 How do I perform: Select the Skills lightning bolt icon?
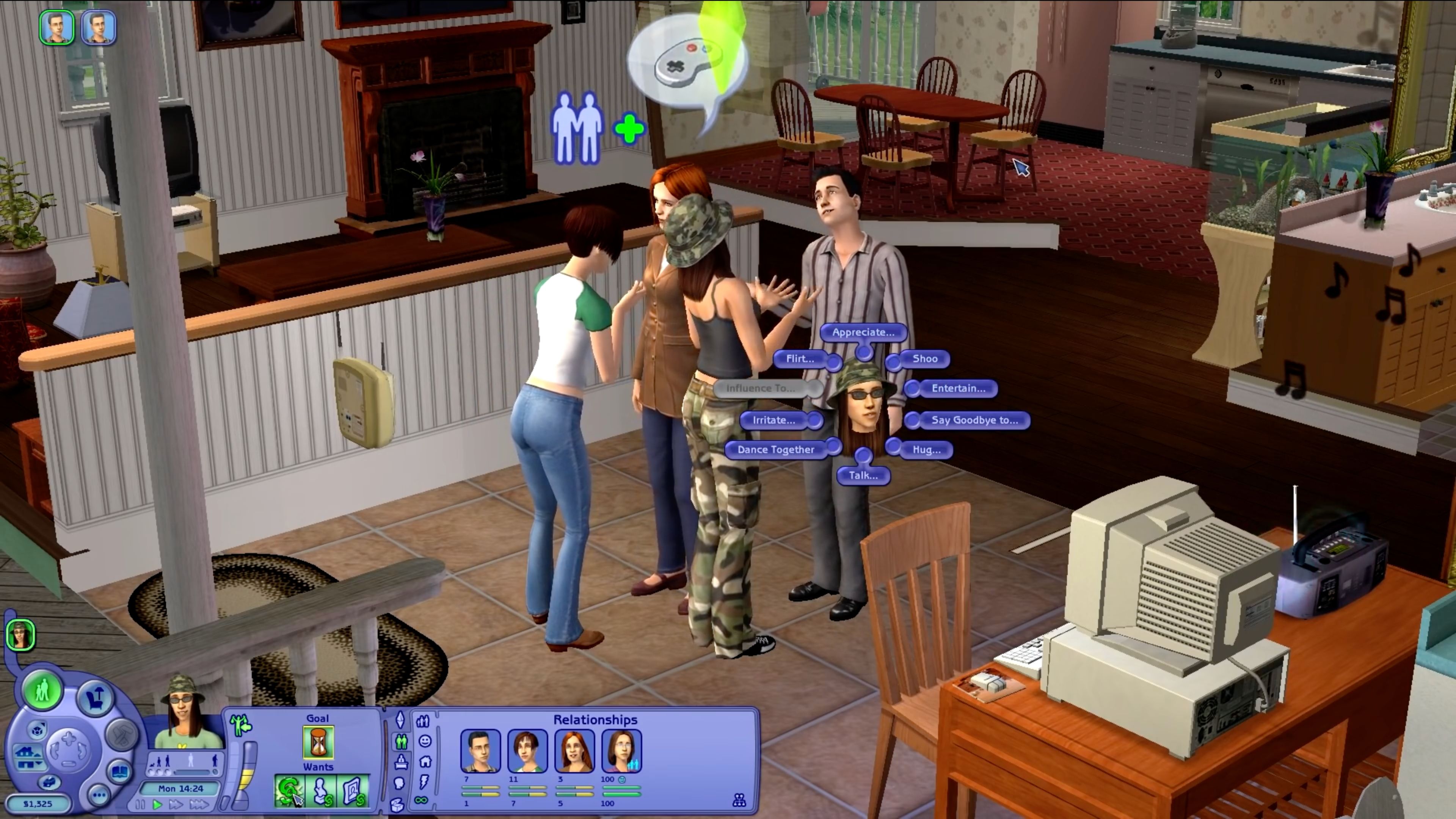(424, 782)
